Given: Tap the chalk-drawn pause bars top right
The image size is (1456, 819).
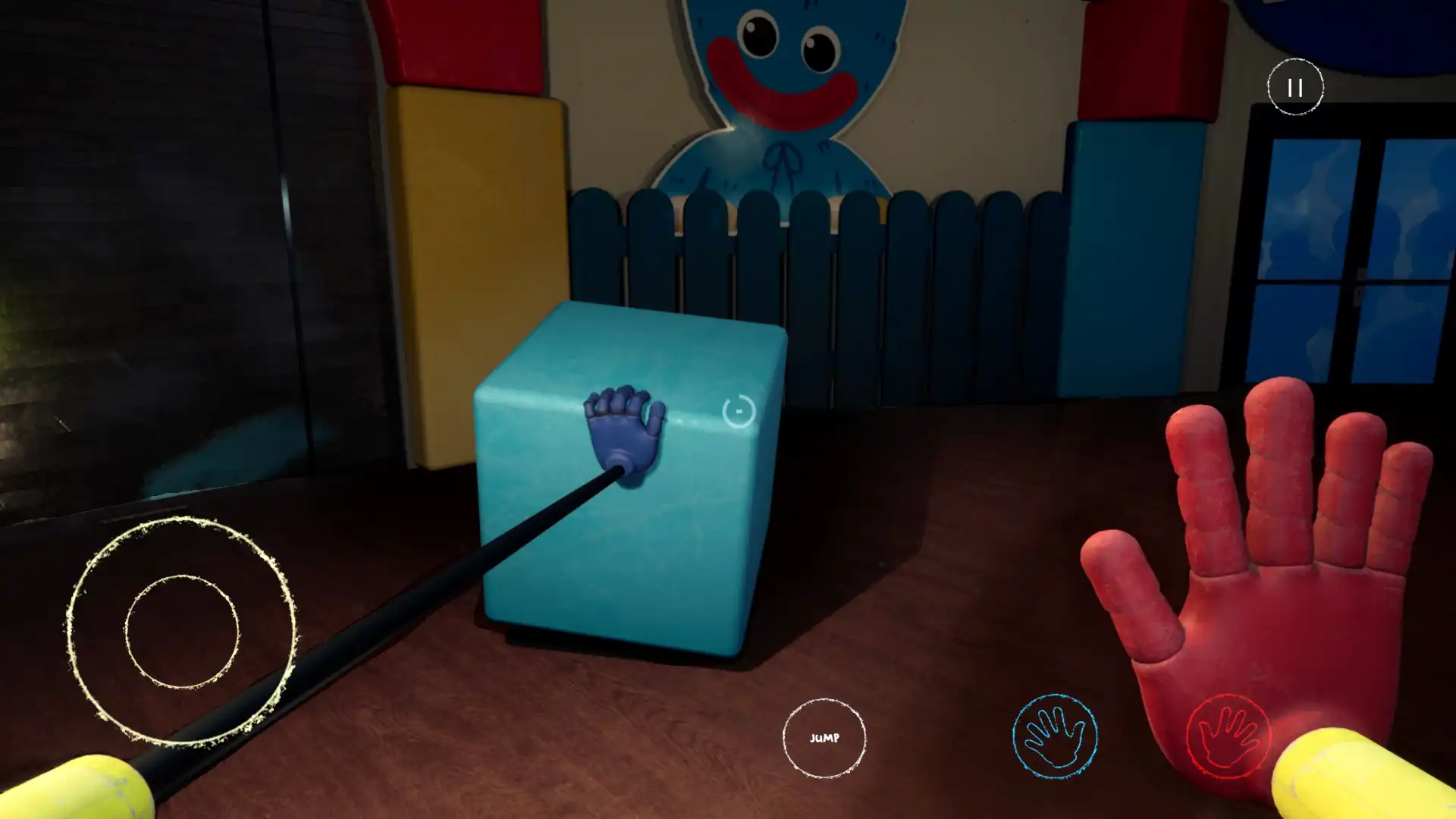Looking at the screenshot, I should pos(1295,86).
